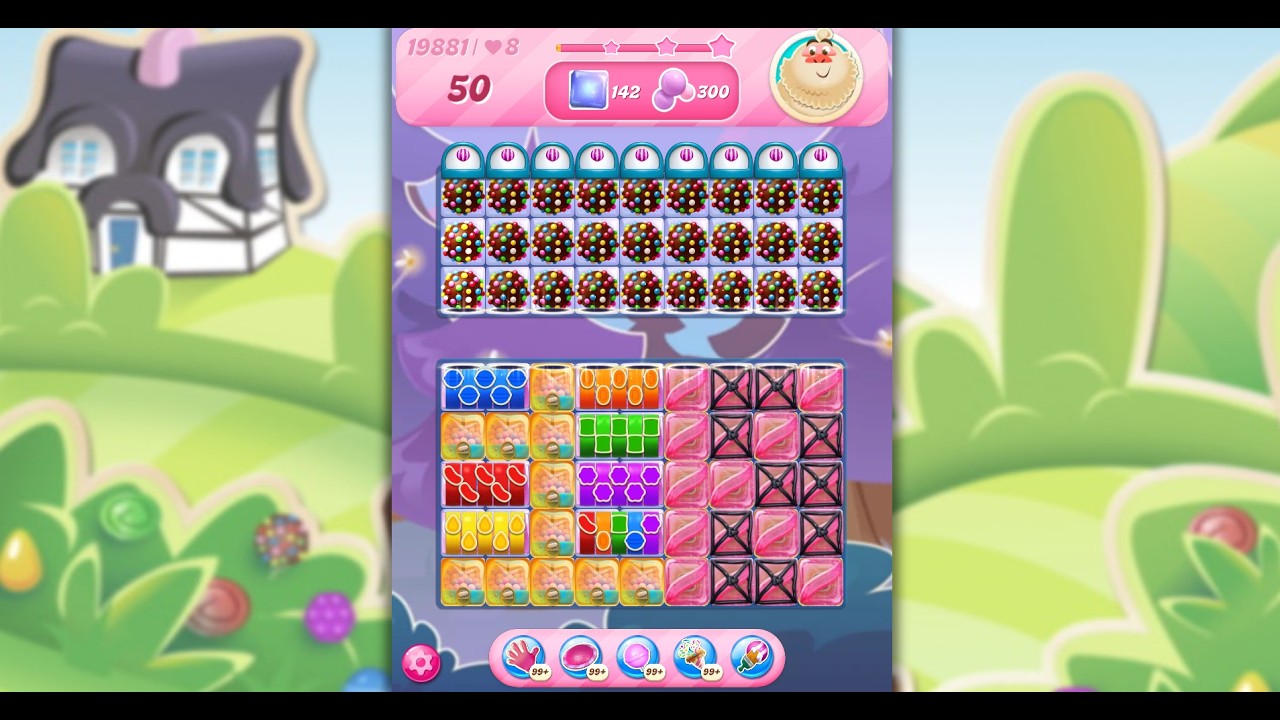Image resolution: width=1280 pixels, height=720 pixels.
Task: Choose the striped paintbrush booster
Action: coord(751,657)
